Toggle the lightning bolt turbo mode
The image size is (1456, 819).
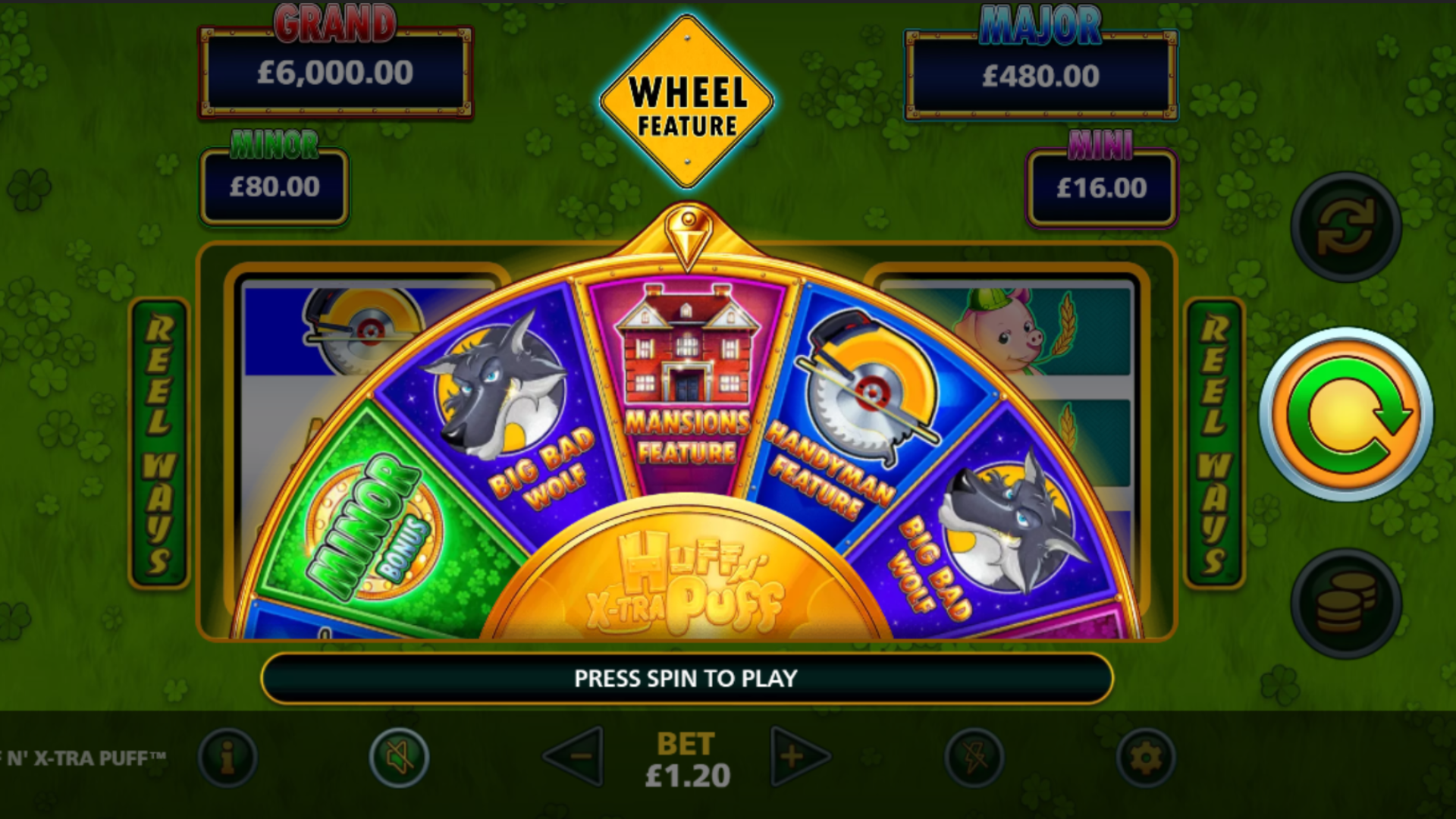coord(974,757)
